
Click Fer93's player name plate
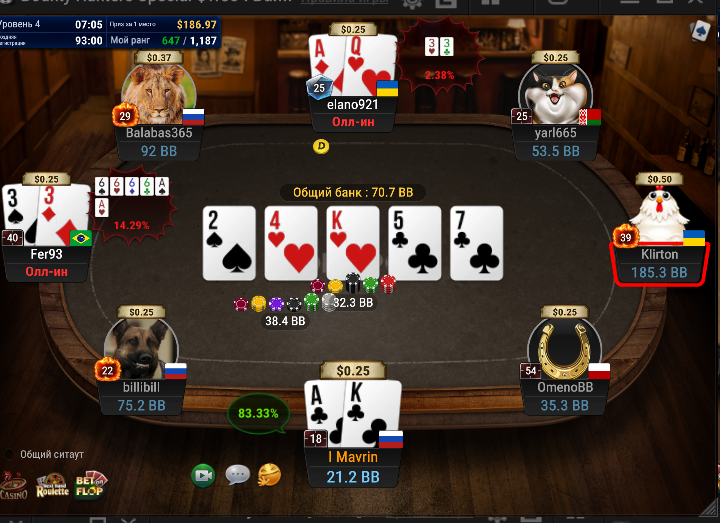pyautogui.click(x=47, y=254)
